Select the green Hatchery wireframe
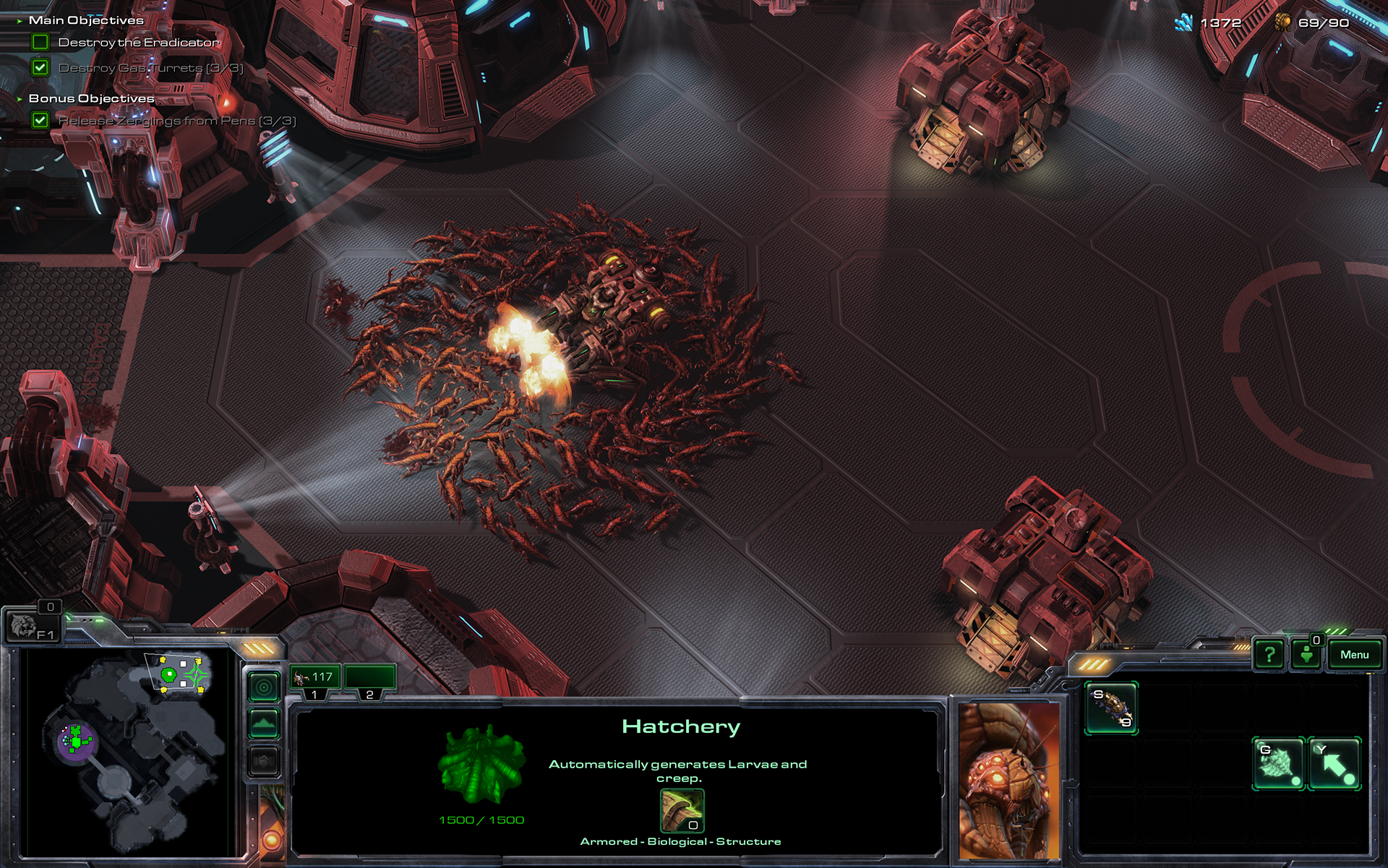The height and width of the screenshot is (868, 1388). coord(481,765)
